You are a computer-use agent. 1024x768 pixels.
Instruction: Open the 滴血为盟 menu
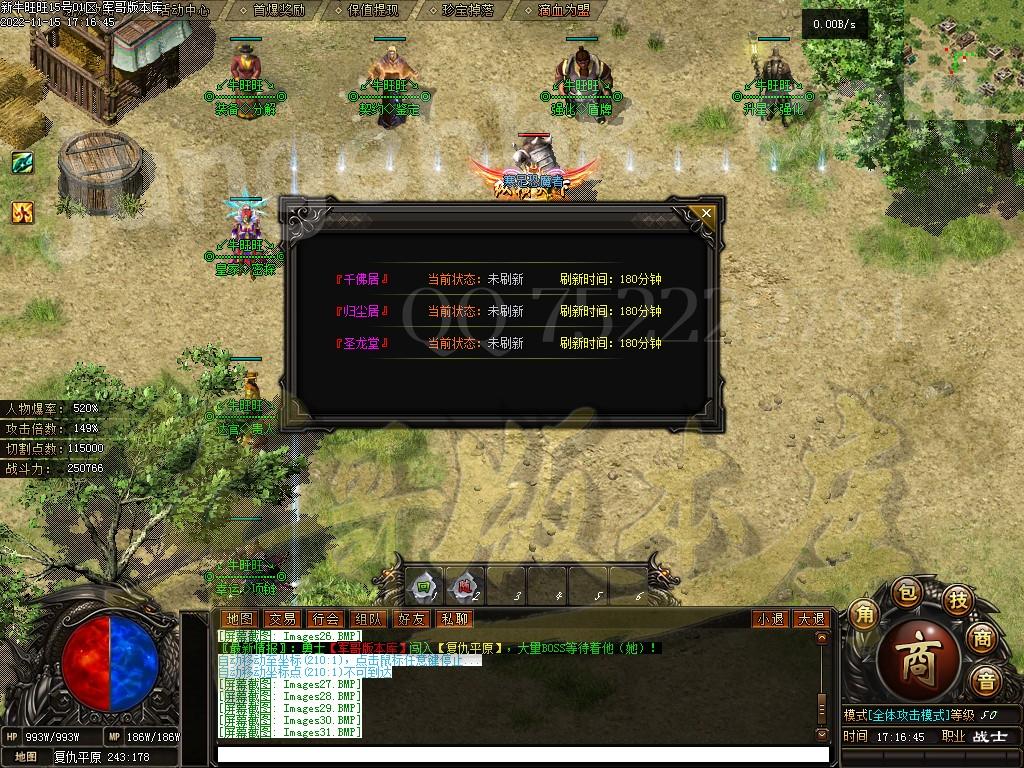(563, 10)
